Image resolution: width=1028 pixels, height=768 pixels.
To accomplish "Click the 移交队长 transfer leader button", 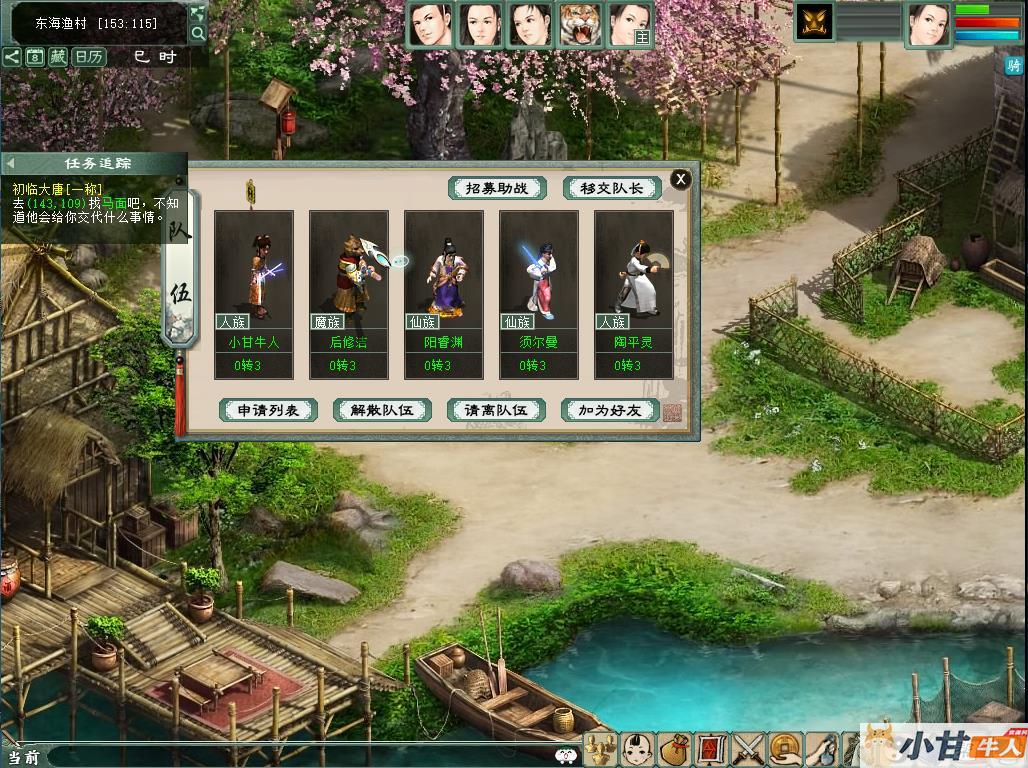I will (x=612, y=188).
